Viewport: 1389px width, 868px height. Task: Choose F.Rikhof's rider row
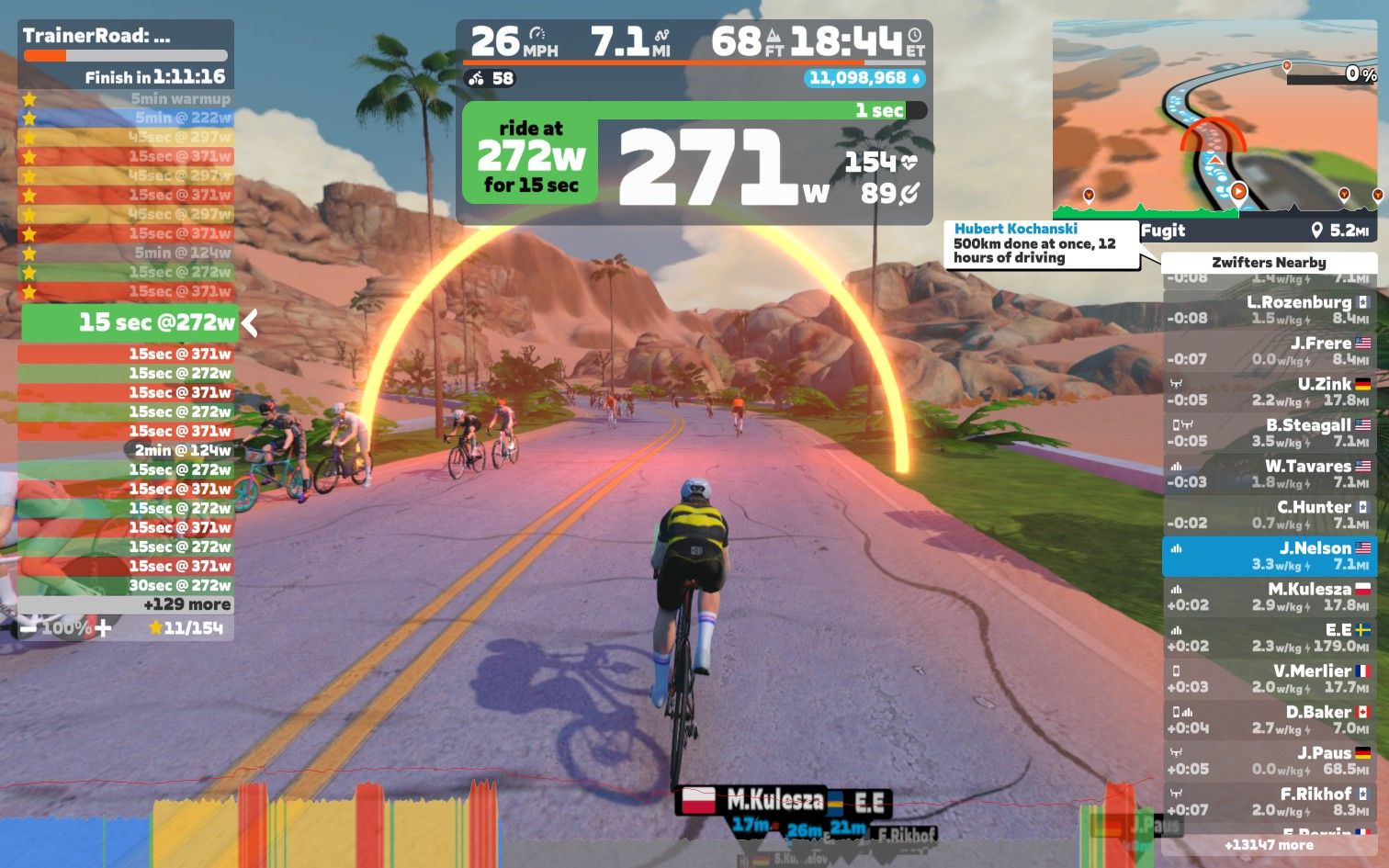pyautogui.click(x=1269, y=802)
